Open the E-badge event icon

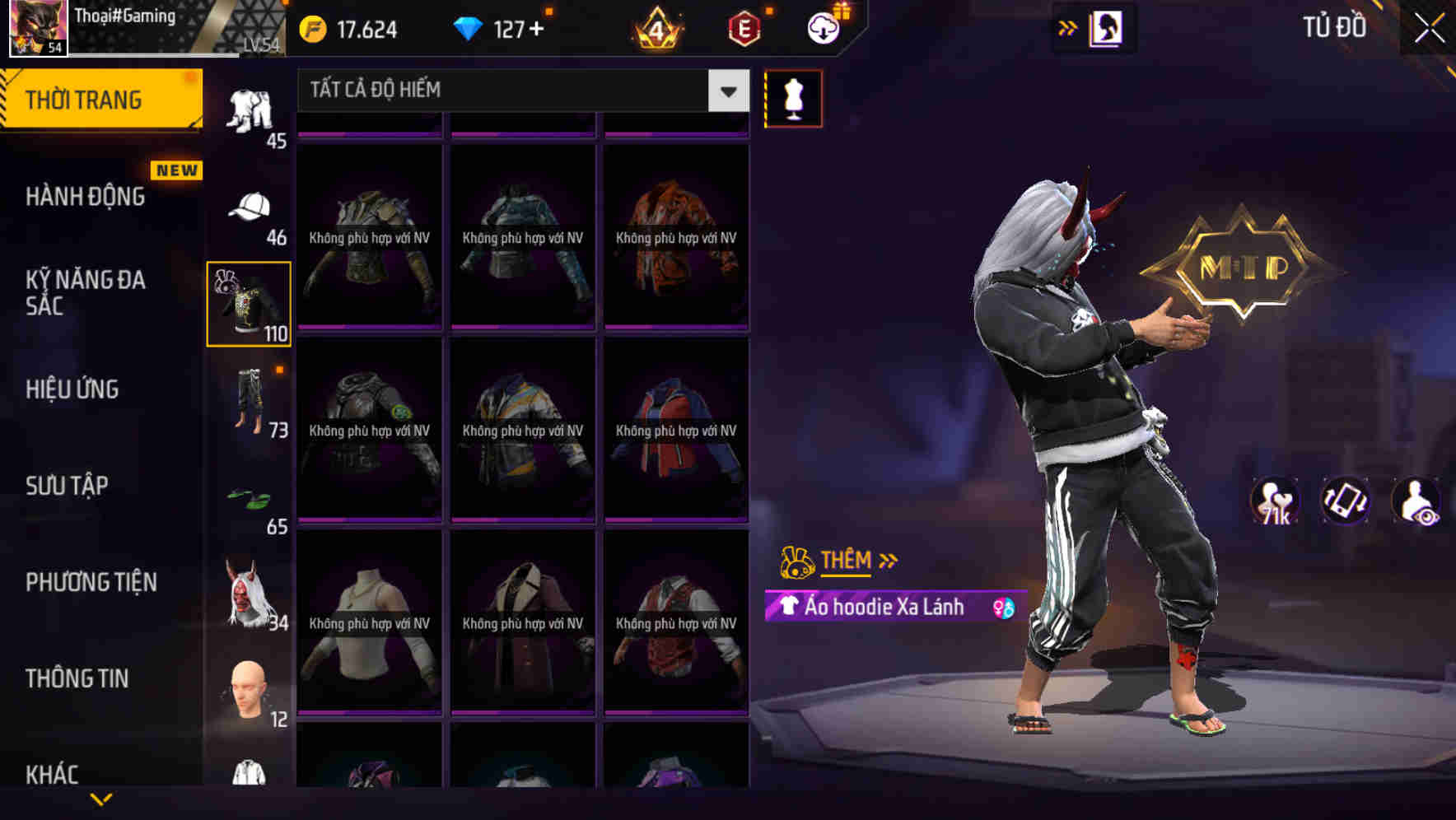[744, 27]
